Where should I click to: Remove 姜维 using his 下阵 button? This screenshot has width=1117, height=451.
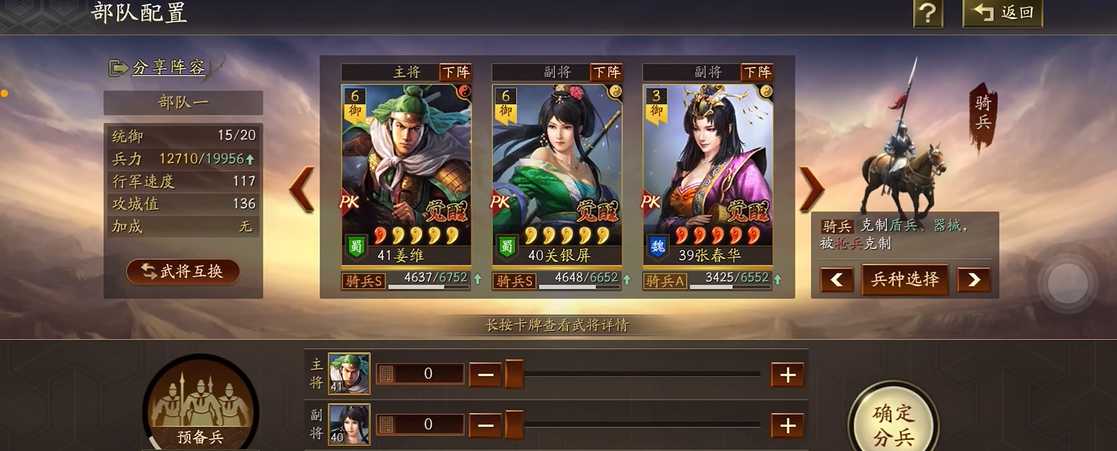pyautogui.click(x=455, y=72)
